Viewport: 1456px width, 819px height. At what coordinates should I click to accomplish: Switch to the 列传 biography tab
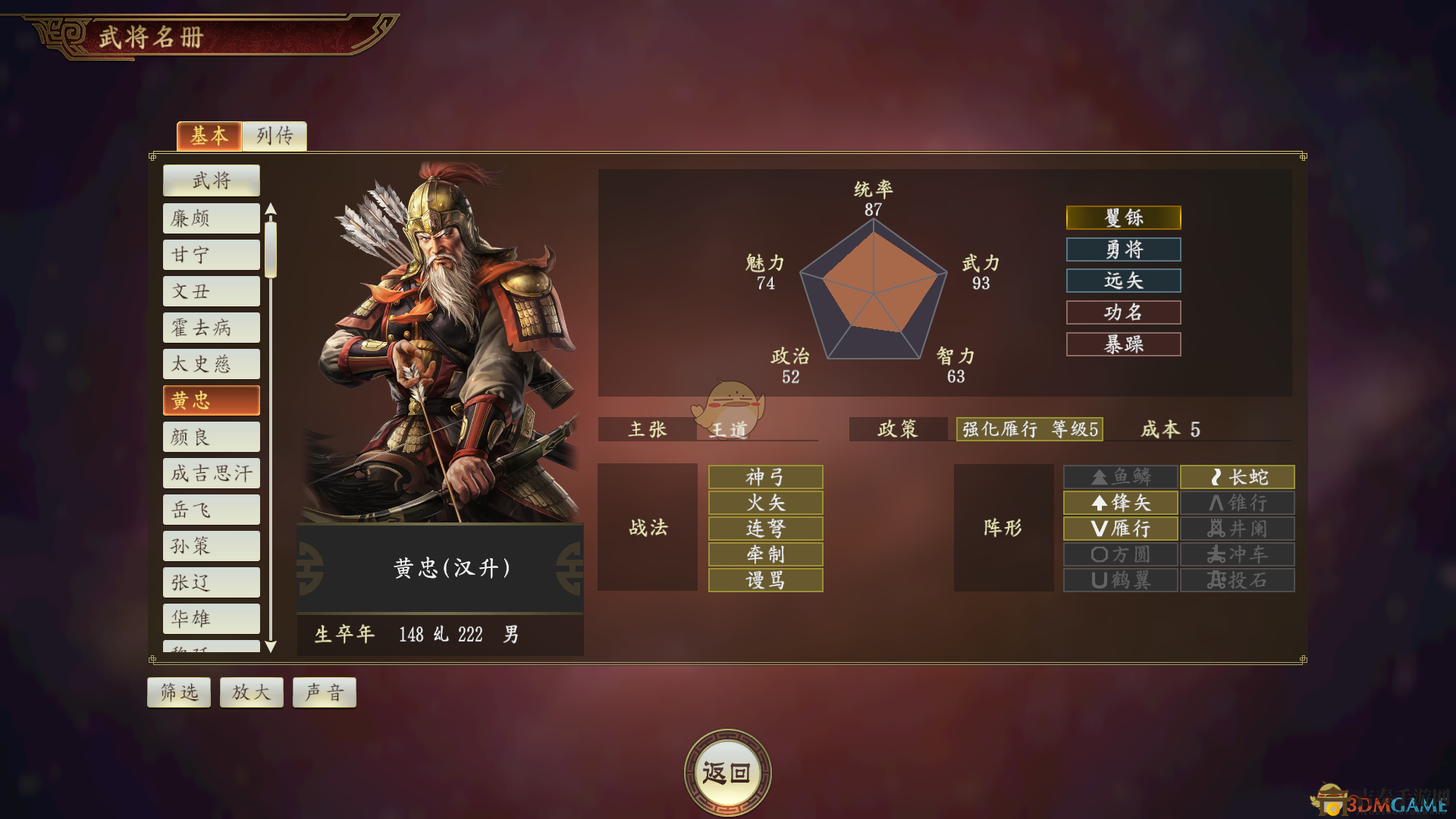tap(275, 136)
